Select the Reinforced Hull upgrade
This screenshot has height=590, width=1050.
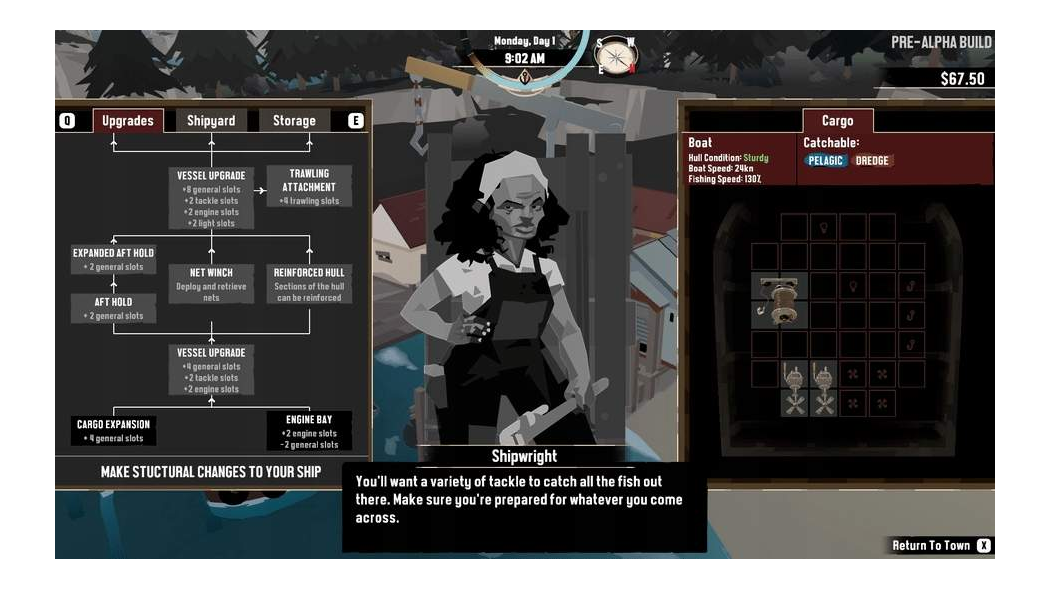[x=309, y=284]
